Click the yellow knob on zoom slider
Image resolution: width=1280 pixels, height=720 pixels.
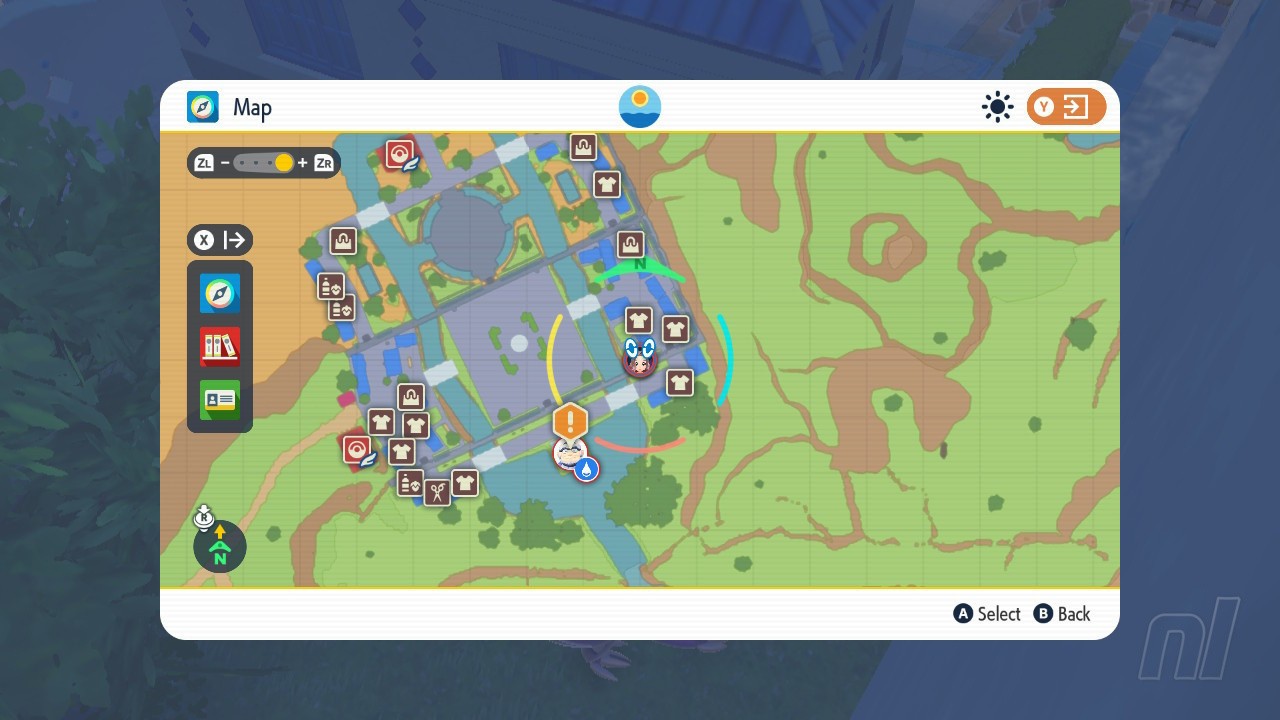(x=284, y=163)
